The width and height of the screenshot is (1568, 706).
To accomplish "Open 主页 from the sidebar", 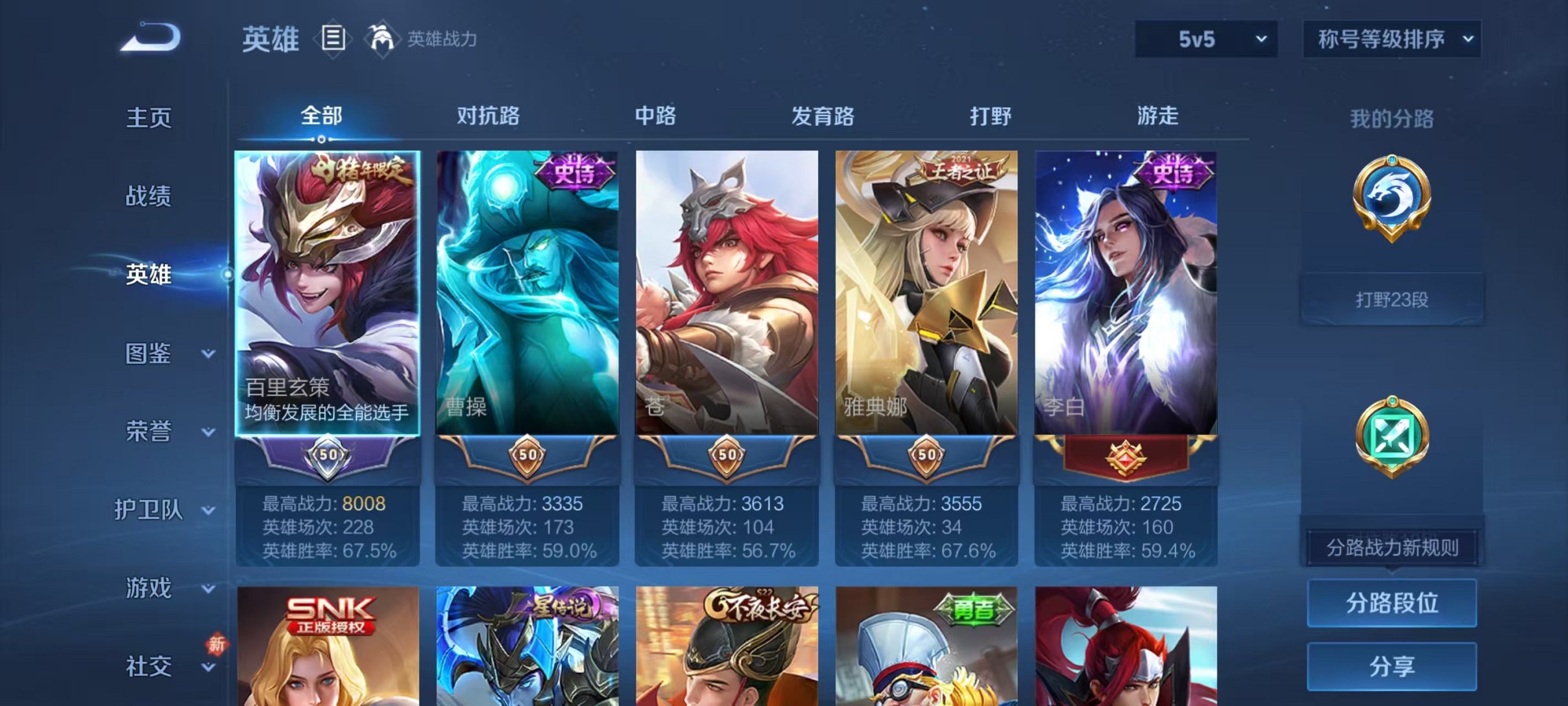I will pyautogui.click(x=149, y=117).
